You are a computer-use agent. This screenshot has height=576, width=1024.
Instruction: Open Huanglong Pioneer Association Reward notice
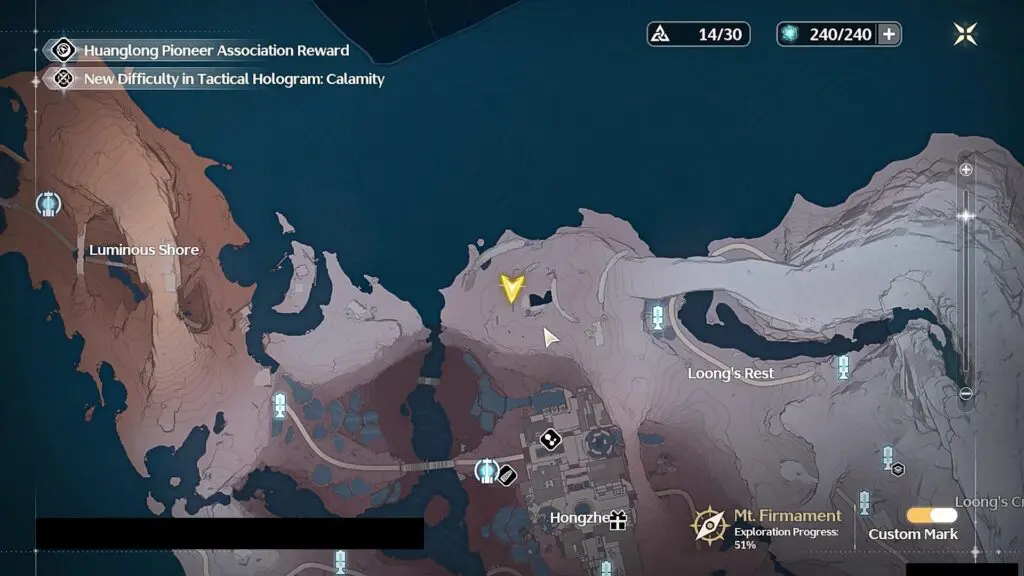(x=216, y=50)
